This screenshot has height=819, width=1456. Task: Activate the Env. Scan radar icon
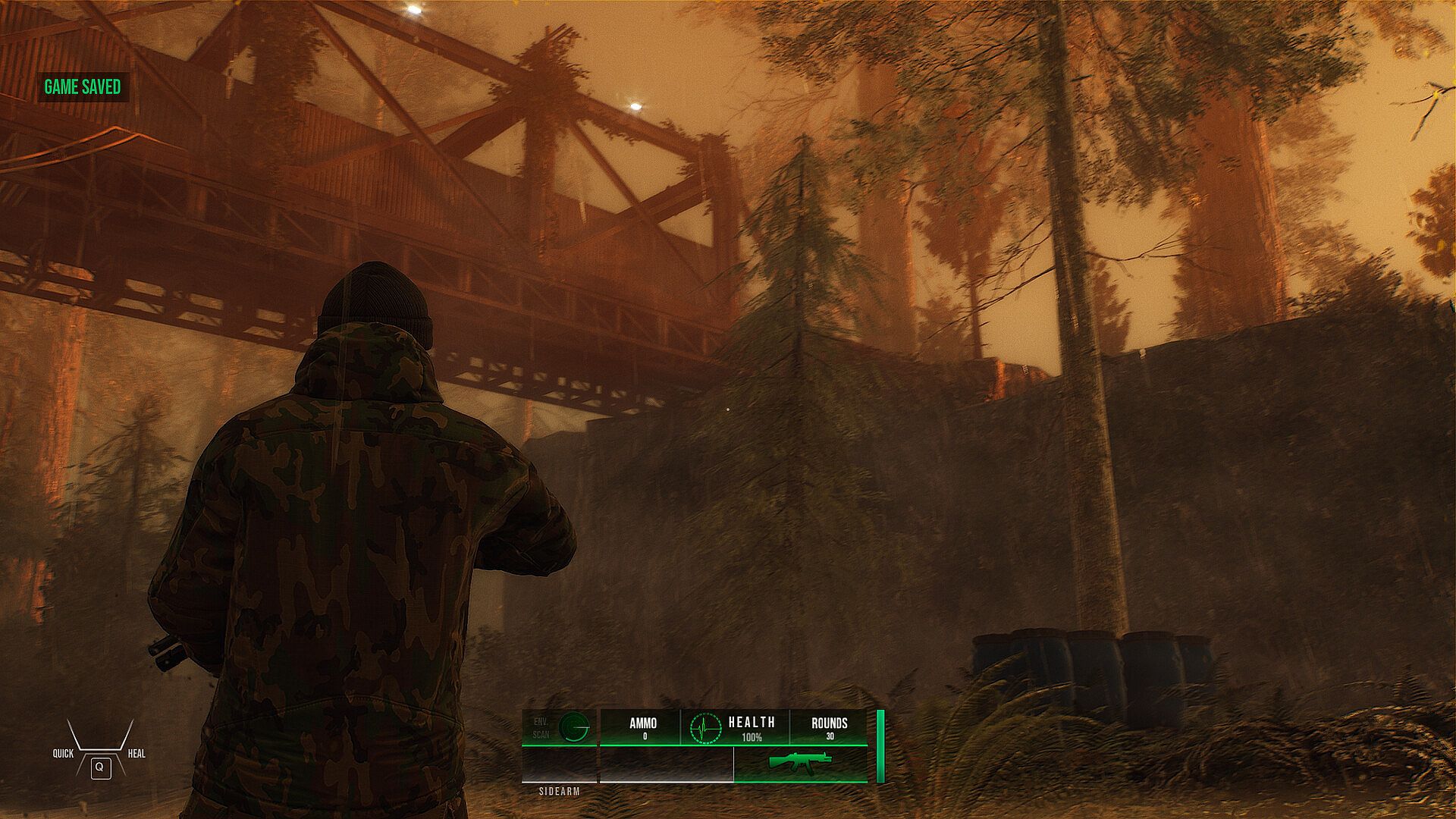click(x=574, y=727)
